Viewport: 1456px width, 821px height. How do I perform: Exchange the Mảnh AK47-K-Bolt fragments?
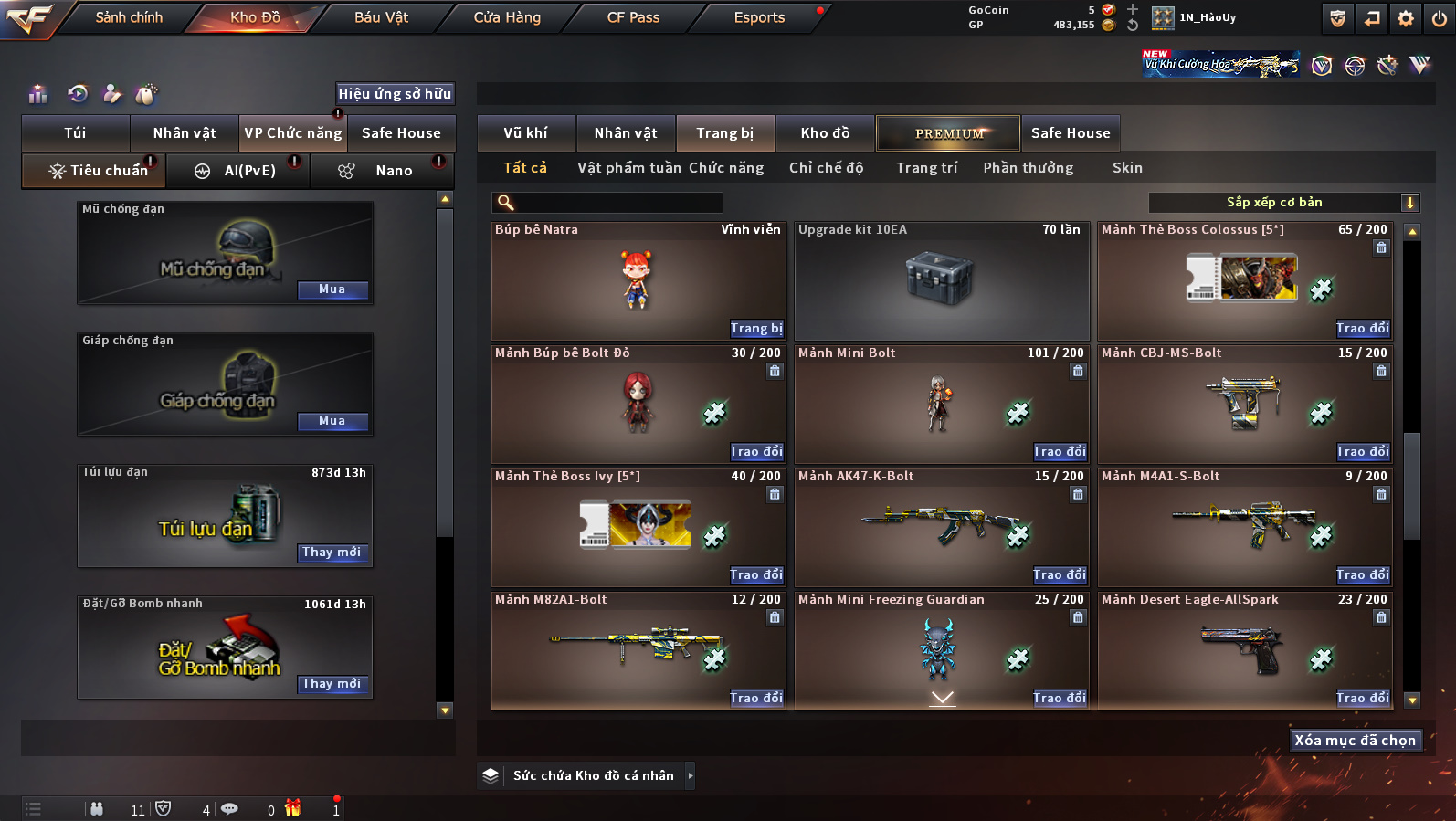point(1060,575)
